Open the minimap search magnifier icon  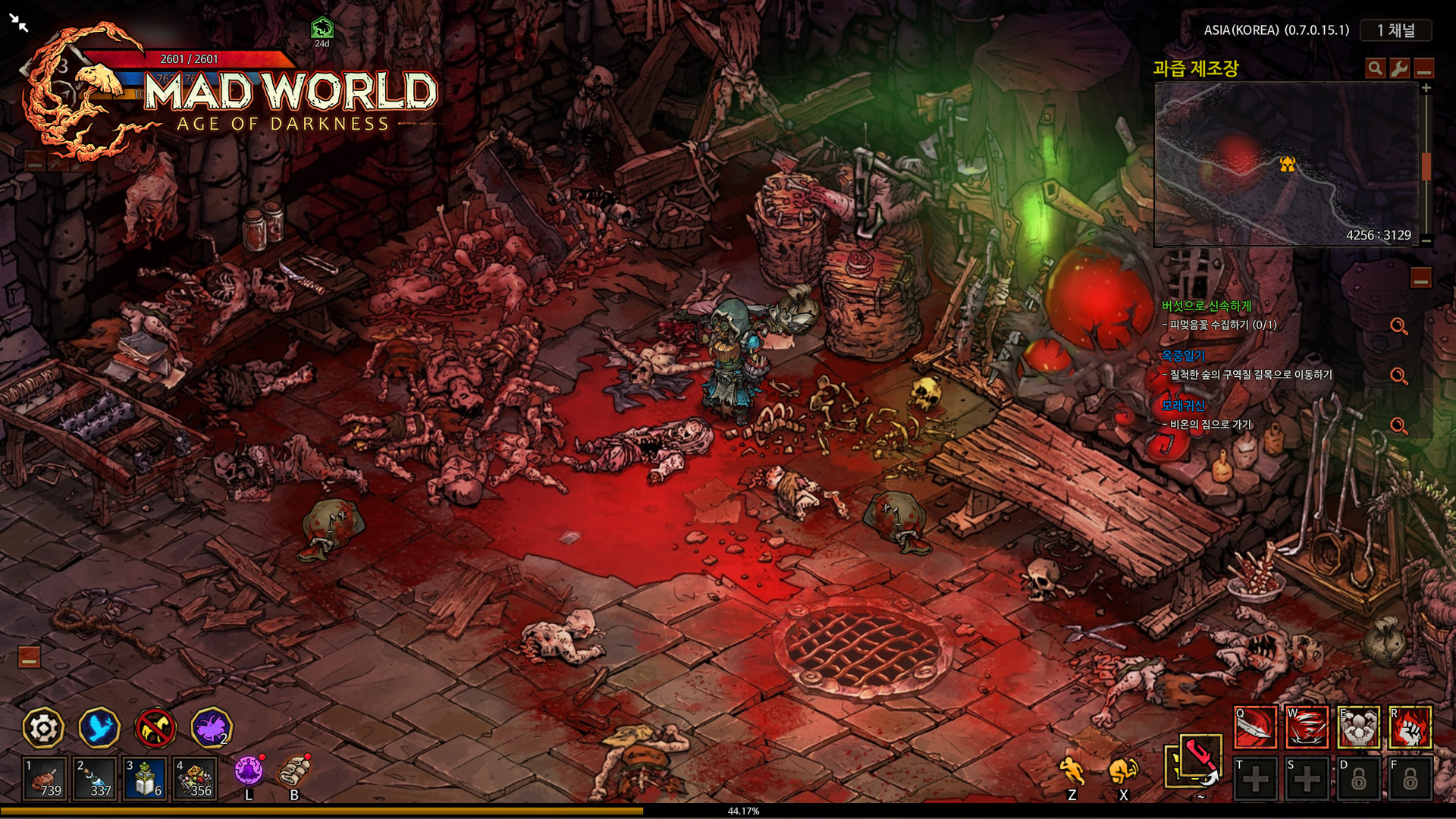(1374, 69)
